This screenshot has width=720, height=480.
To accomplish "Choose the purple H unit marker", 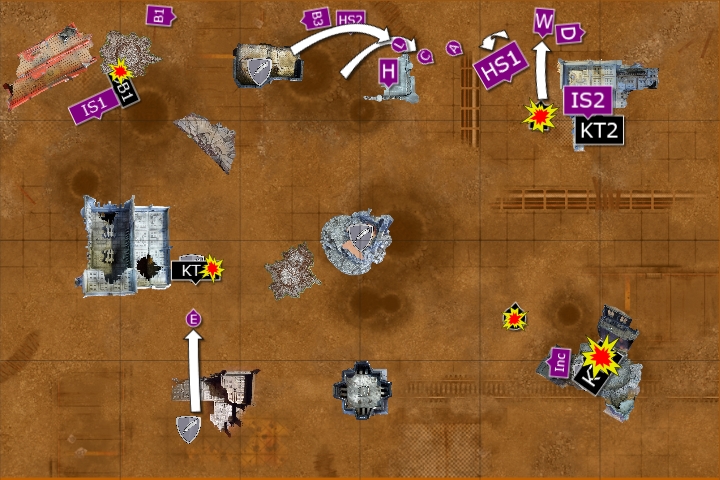I will [x=389, y=70].
